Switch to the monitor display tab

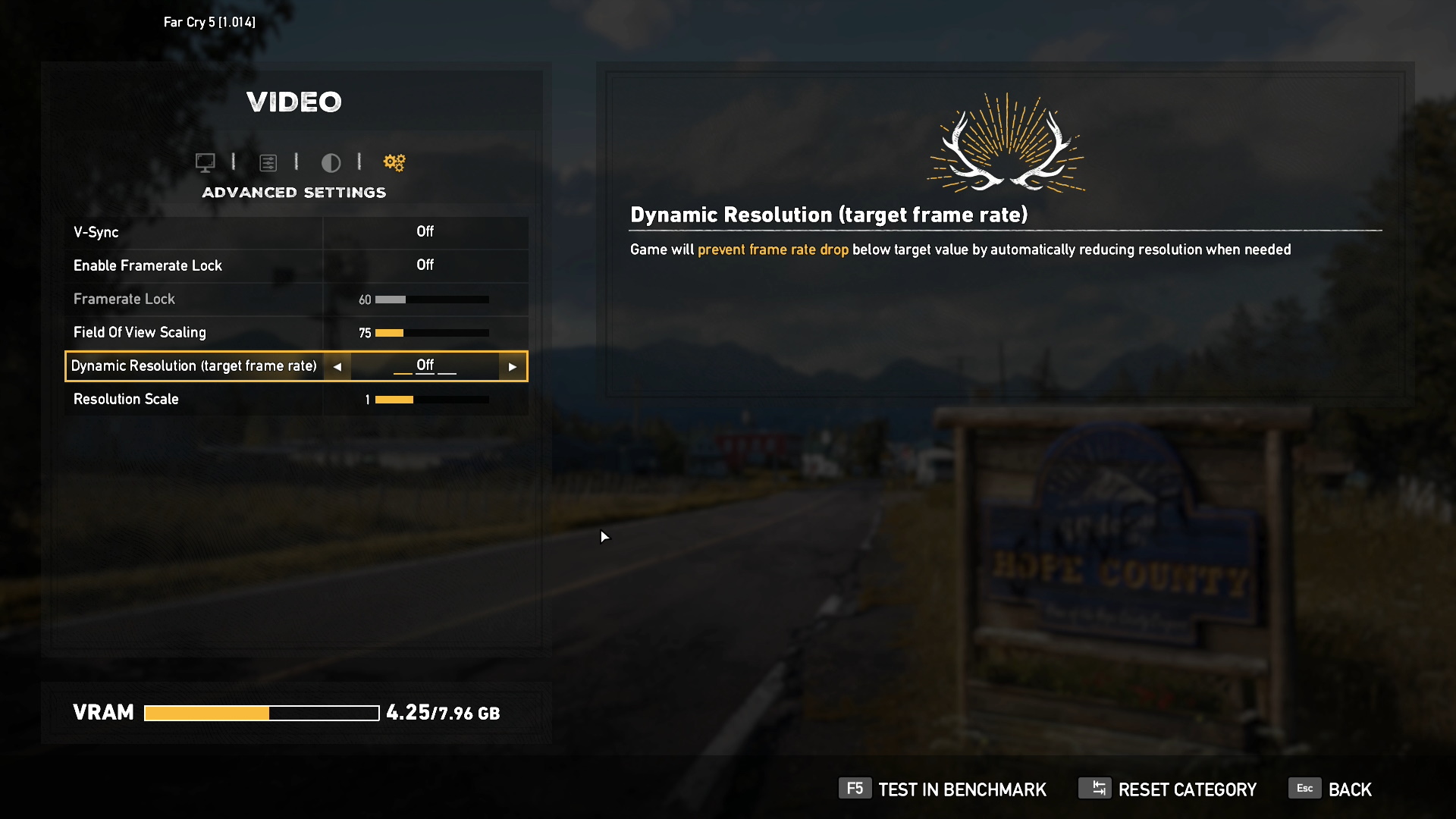(205, 162)
